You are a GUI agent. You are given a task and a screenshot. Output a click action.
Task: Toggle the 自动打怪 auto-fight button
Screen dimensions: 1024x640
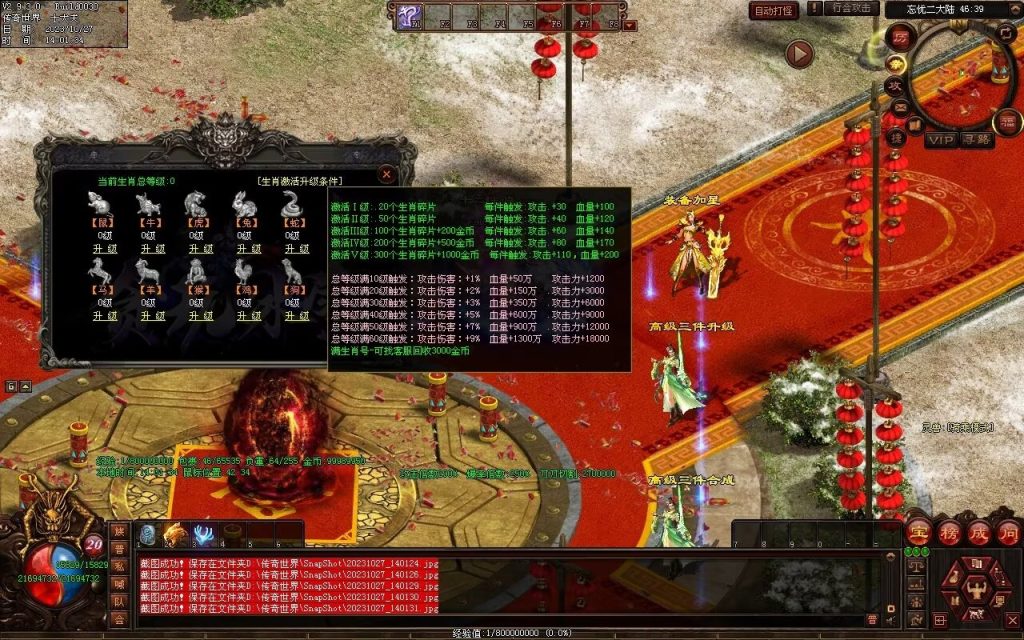click(x=774, y=10)
